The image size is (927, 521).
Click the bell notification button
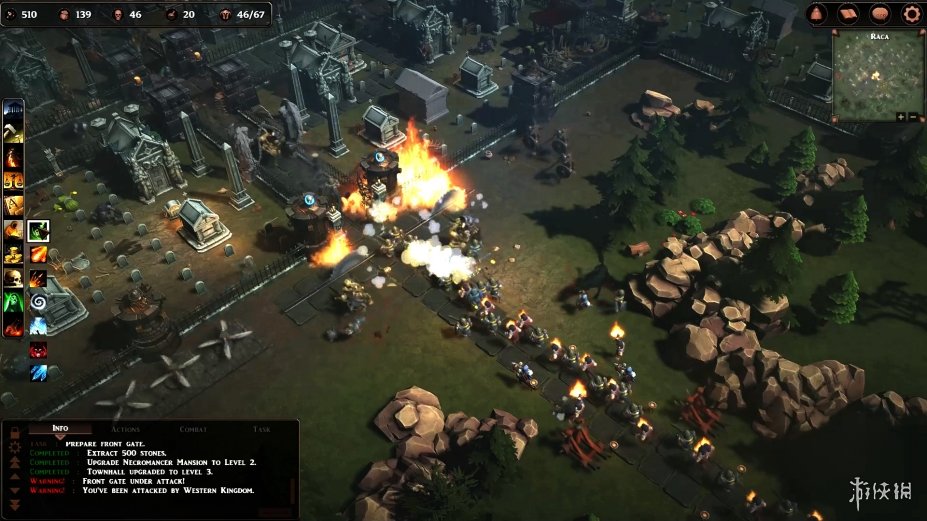[x=818, y=14]
